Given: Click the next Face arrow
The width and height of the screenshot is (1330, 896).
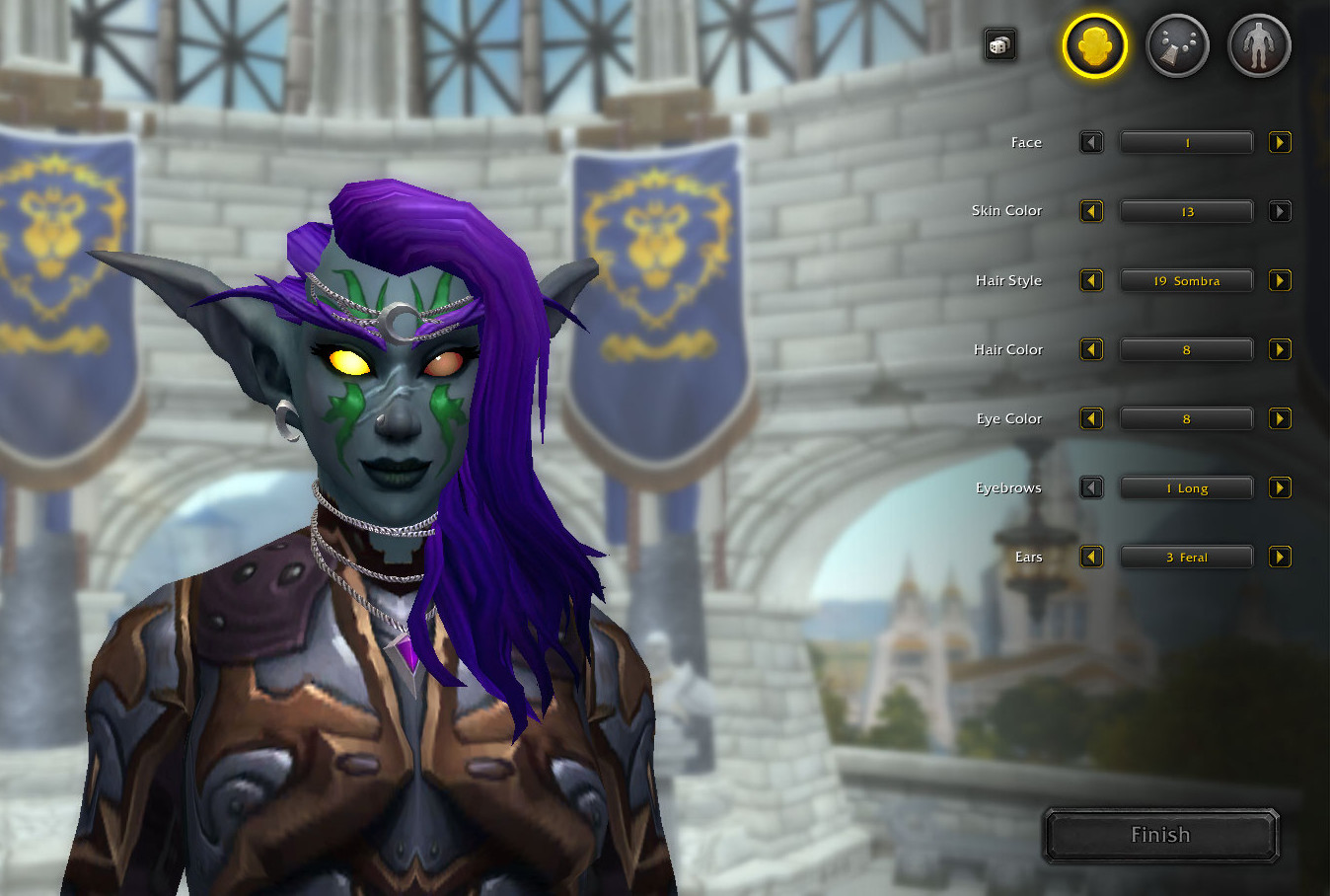Looking at the screenshot, I should (1280, 142).
